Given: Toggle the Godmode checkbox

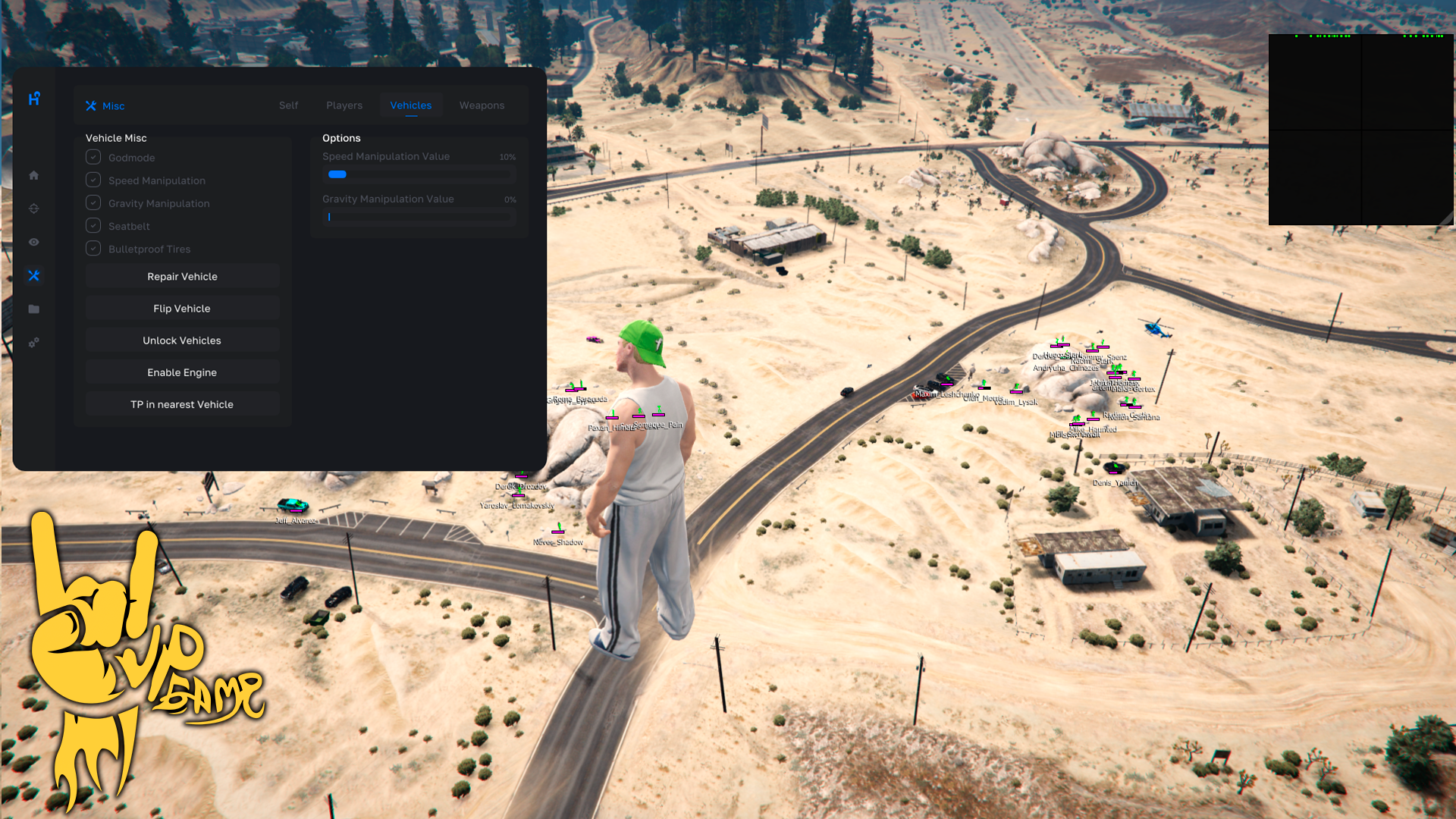Looking at the screenshot, I should [93, 157].
